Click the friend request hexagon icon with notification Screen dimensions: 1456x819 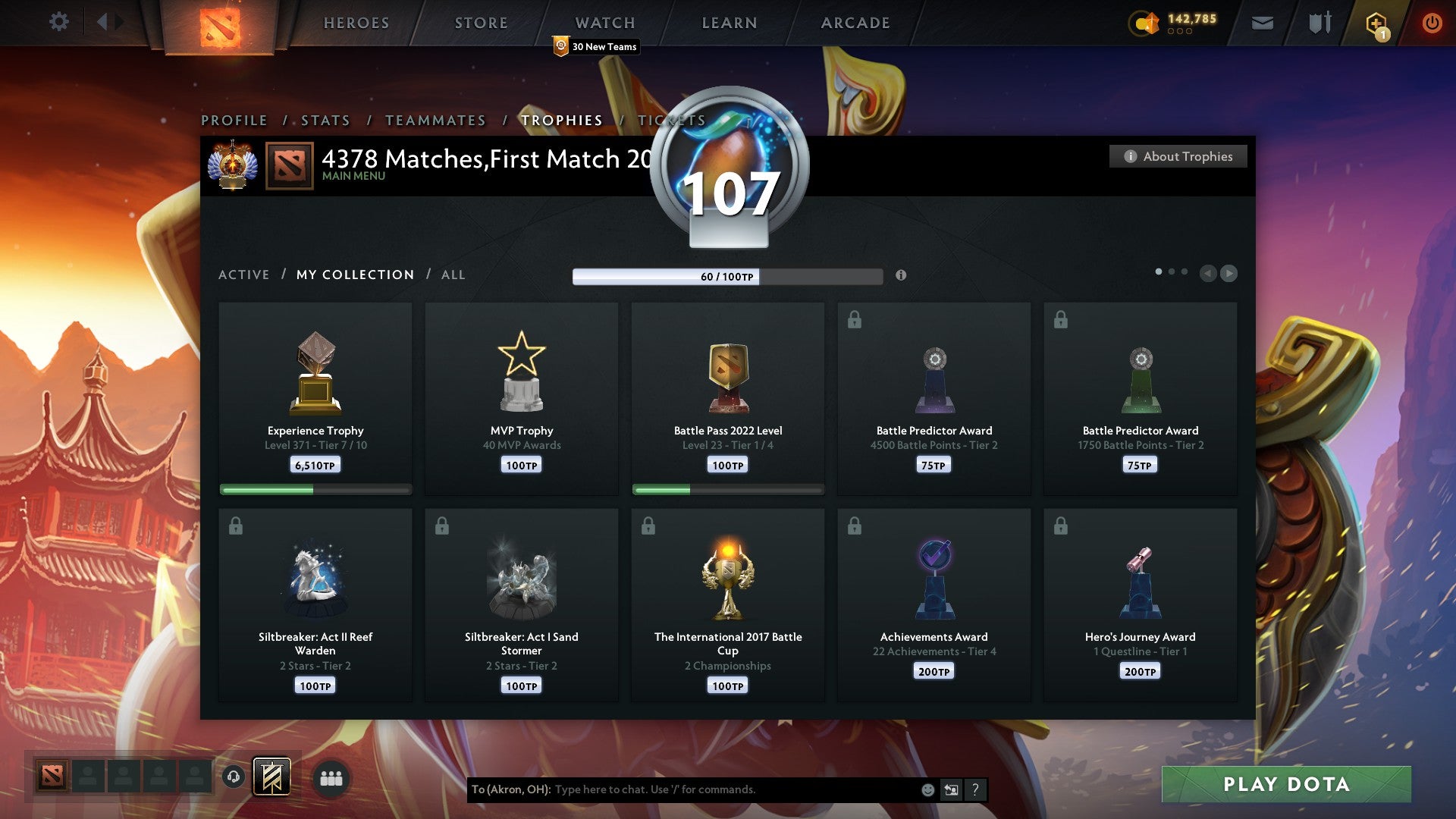(x=1378, y=22)
